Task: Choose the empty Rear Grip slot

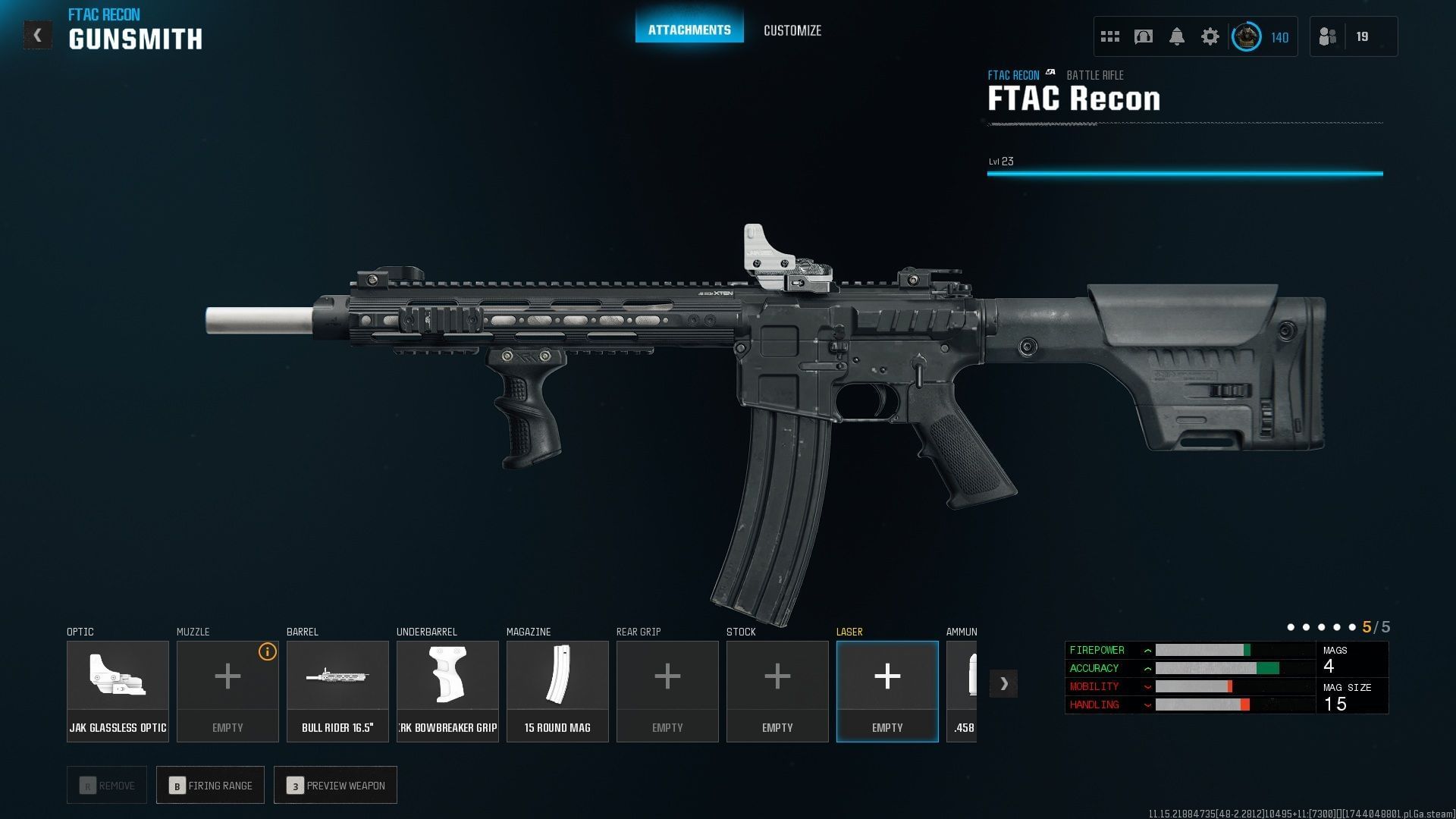Action: pyautogui.click(x=667, y=691)
